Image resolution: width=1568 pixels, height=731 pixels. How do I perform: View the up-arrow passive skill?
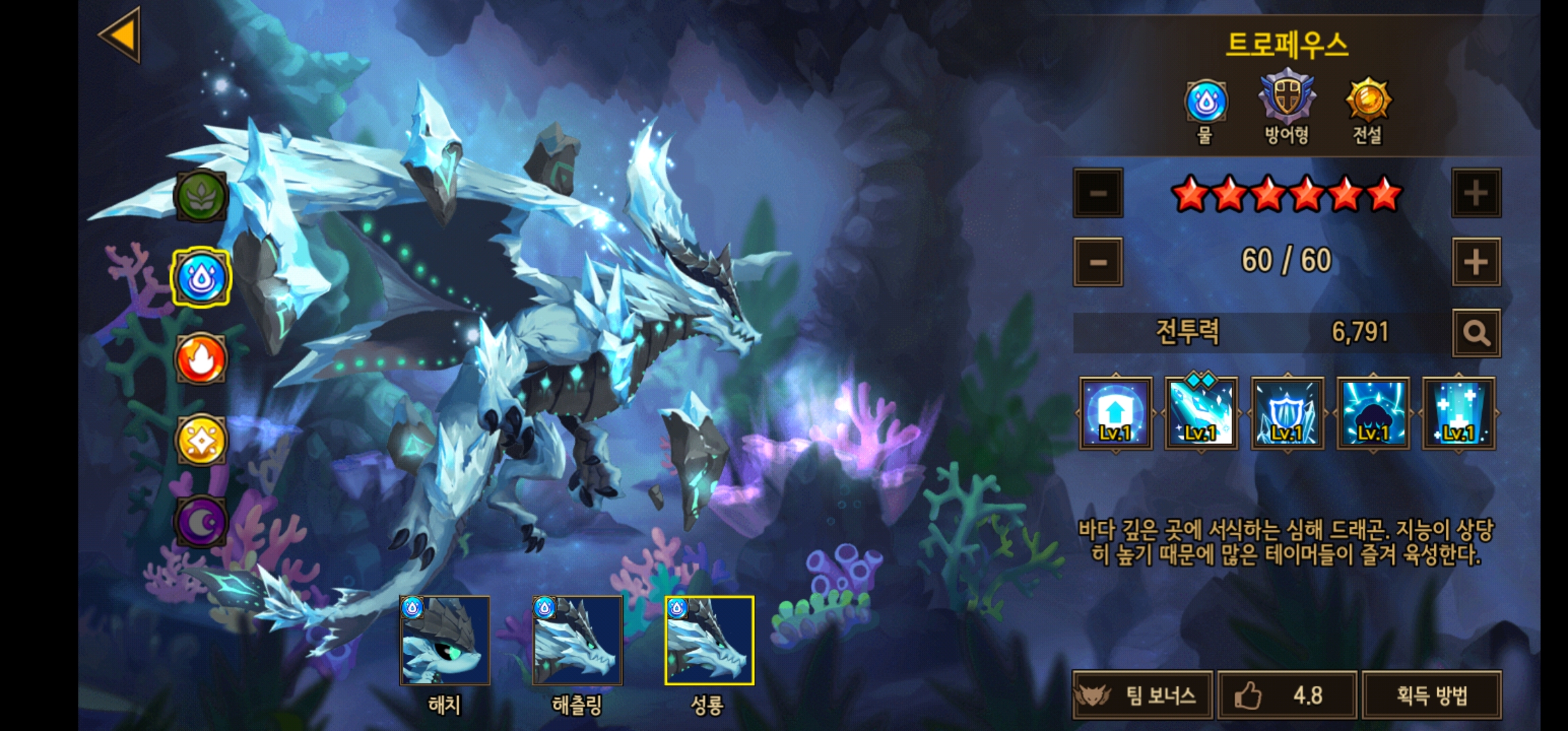point(1116,414)
